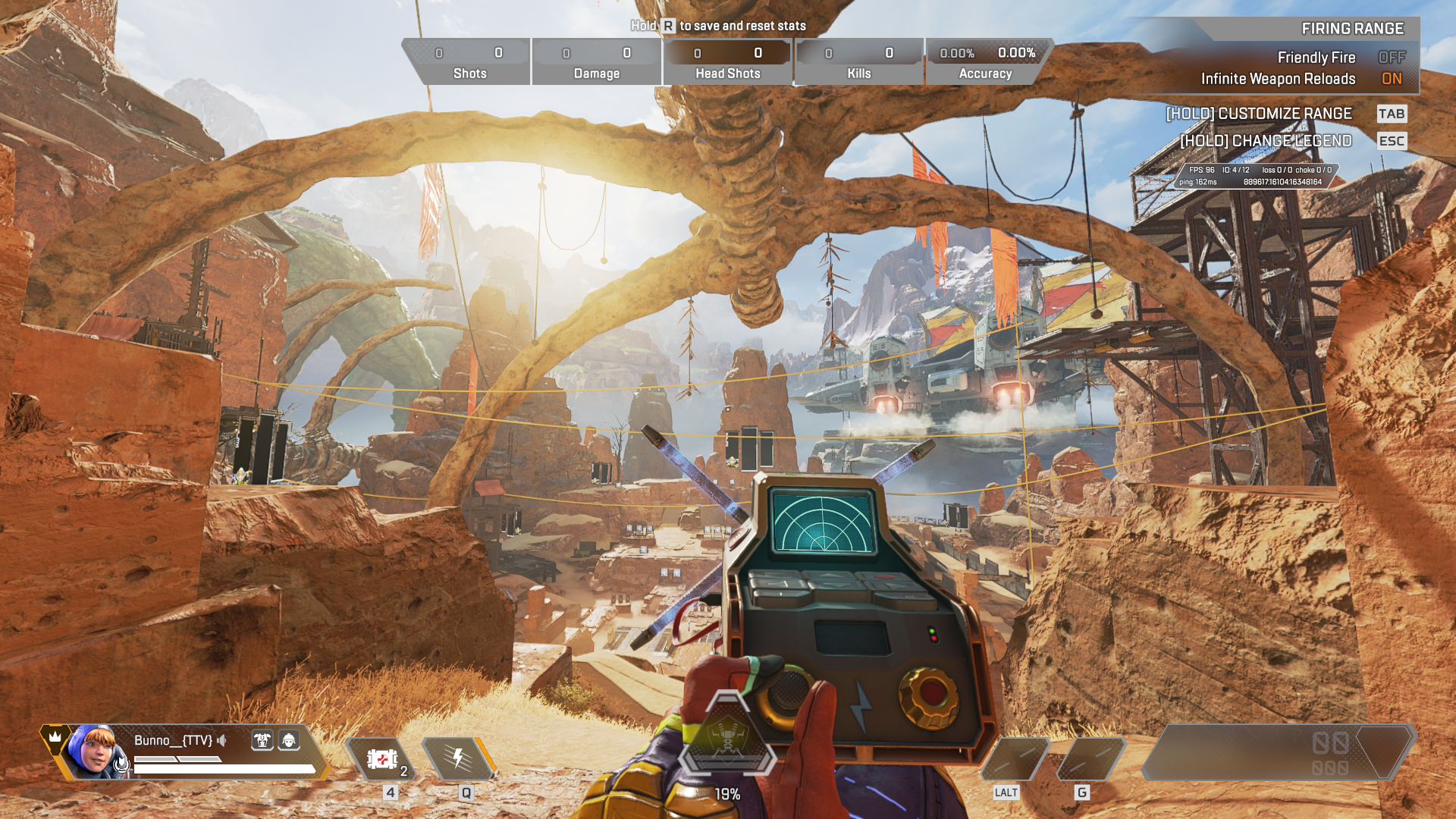Click the crown leader badge
The height and width of the screenshot is (819, 1456).
55,737
